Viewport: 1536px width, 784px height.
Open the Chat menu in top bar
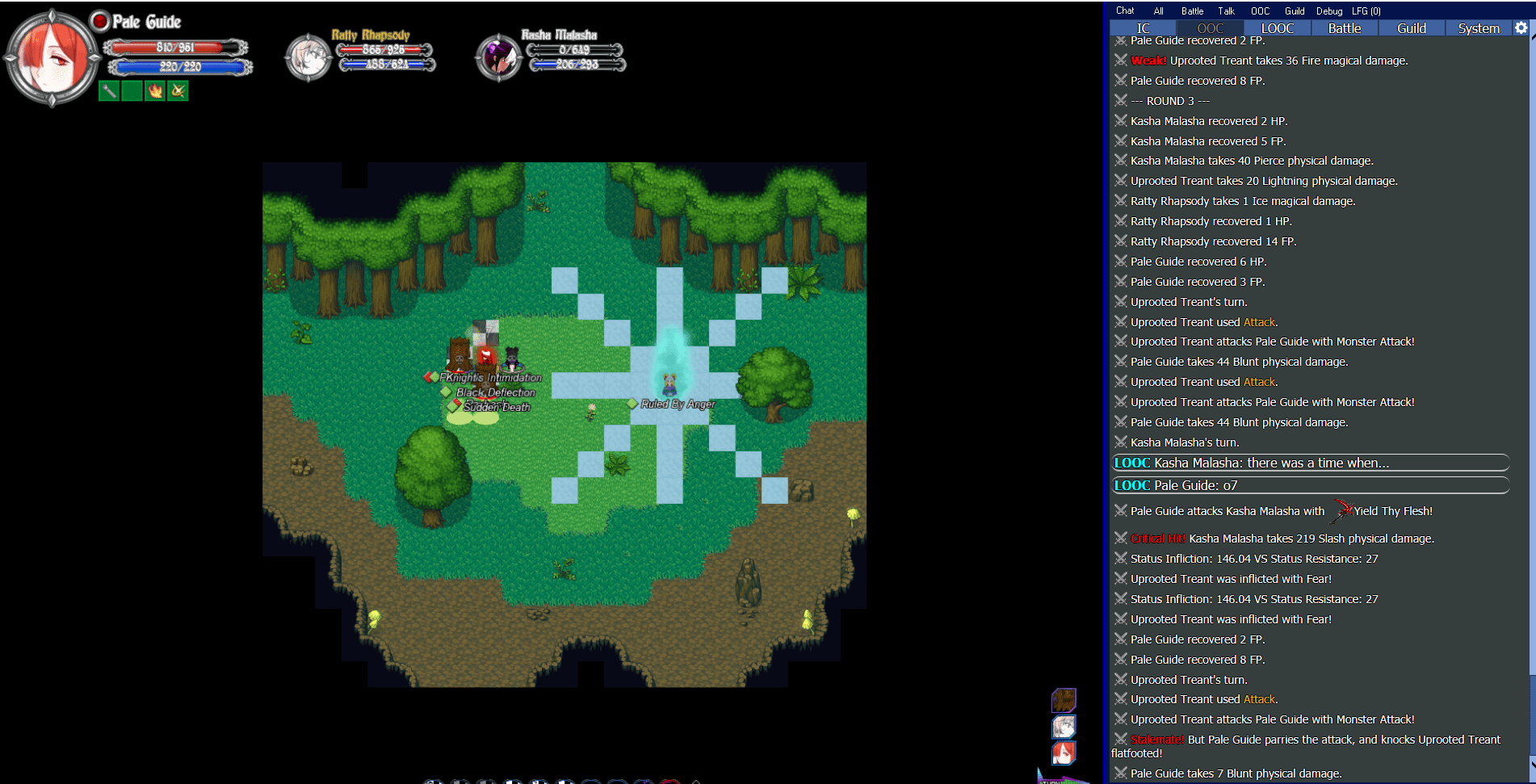tap(1125, 11)
